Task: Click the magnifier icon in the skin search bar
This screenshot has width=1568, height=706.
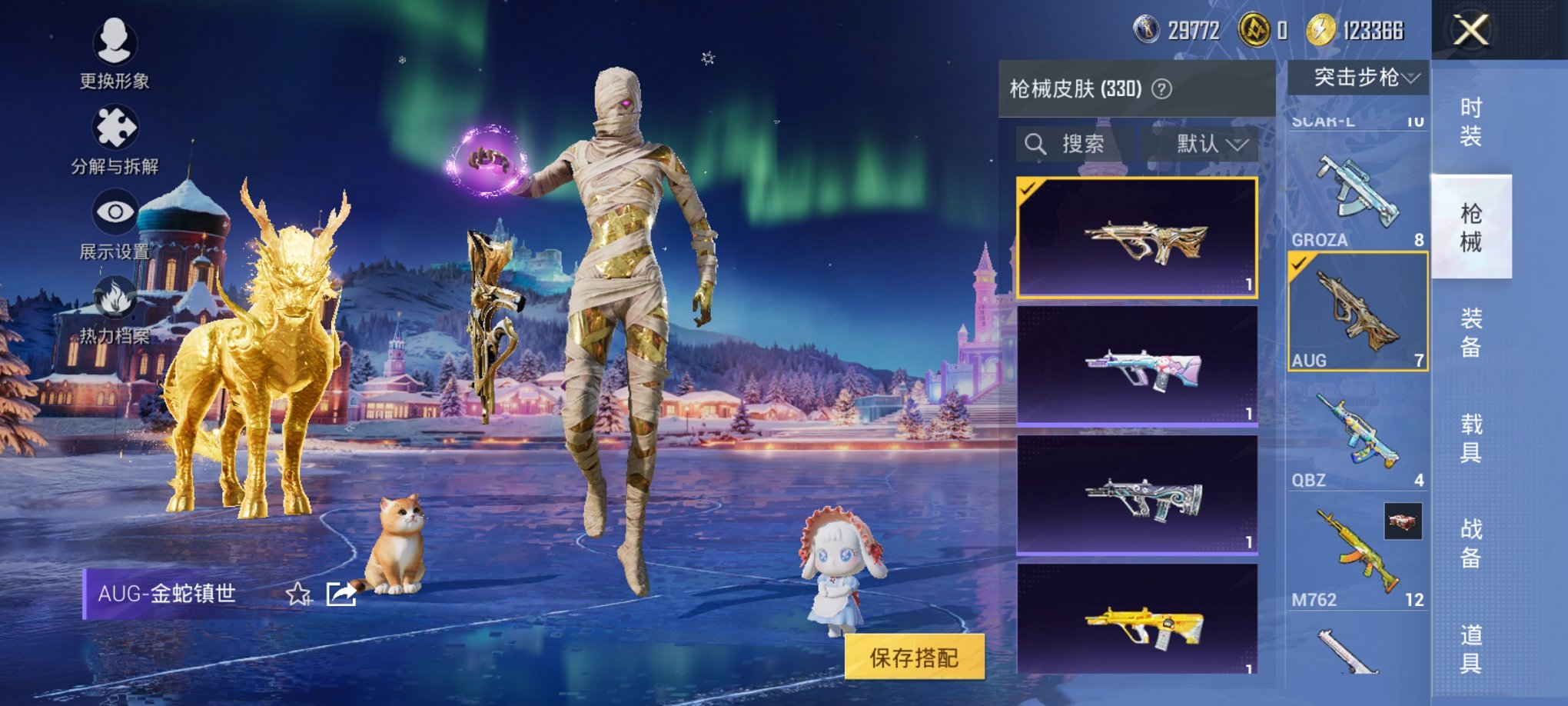Action: point(1037,145)
